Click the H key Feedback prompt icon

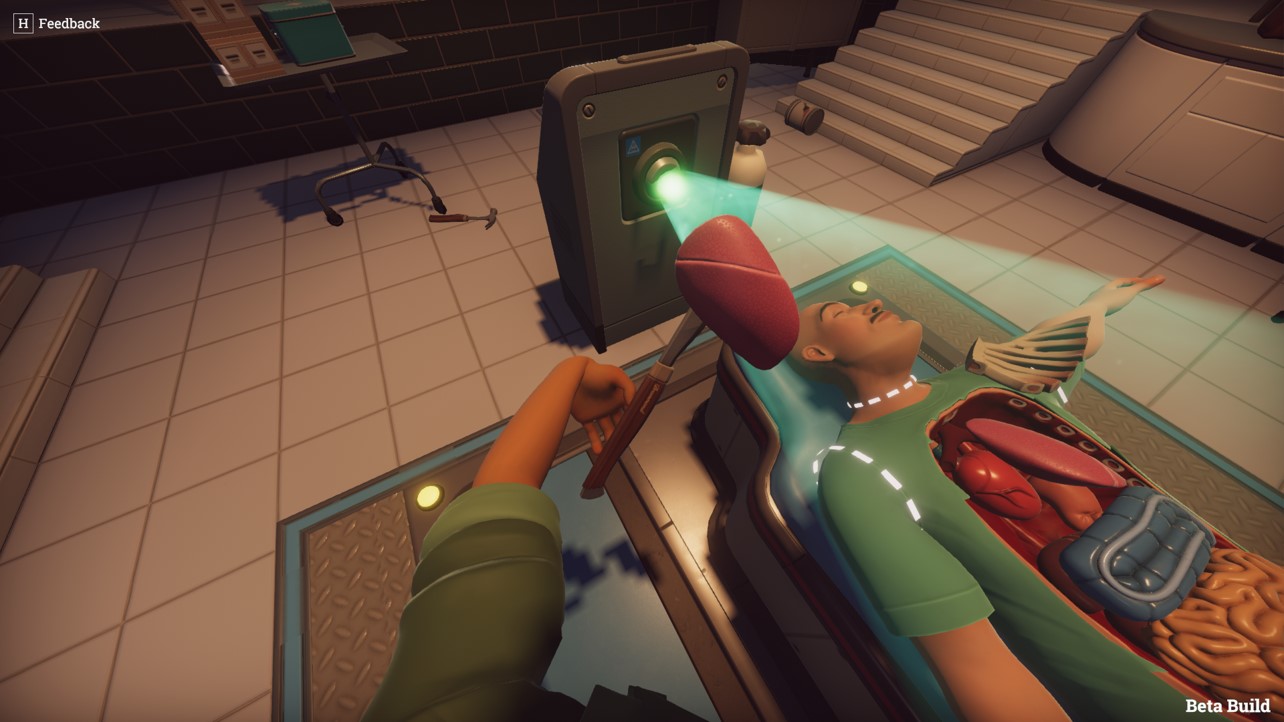pos(22,22)
